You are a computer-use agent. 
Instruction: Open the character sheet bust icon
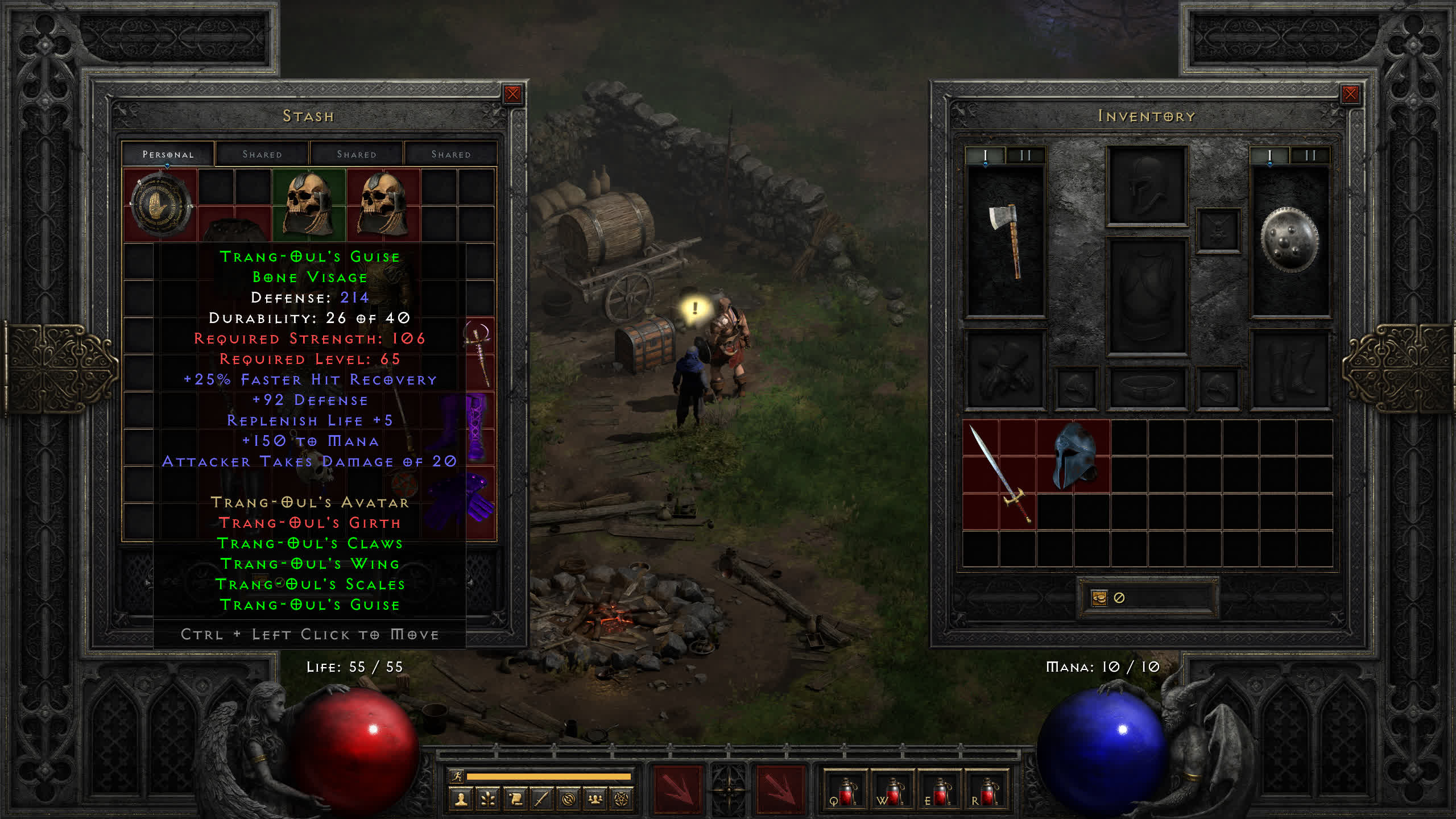pos(461,800)
